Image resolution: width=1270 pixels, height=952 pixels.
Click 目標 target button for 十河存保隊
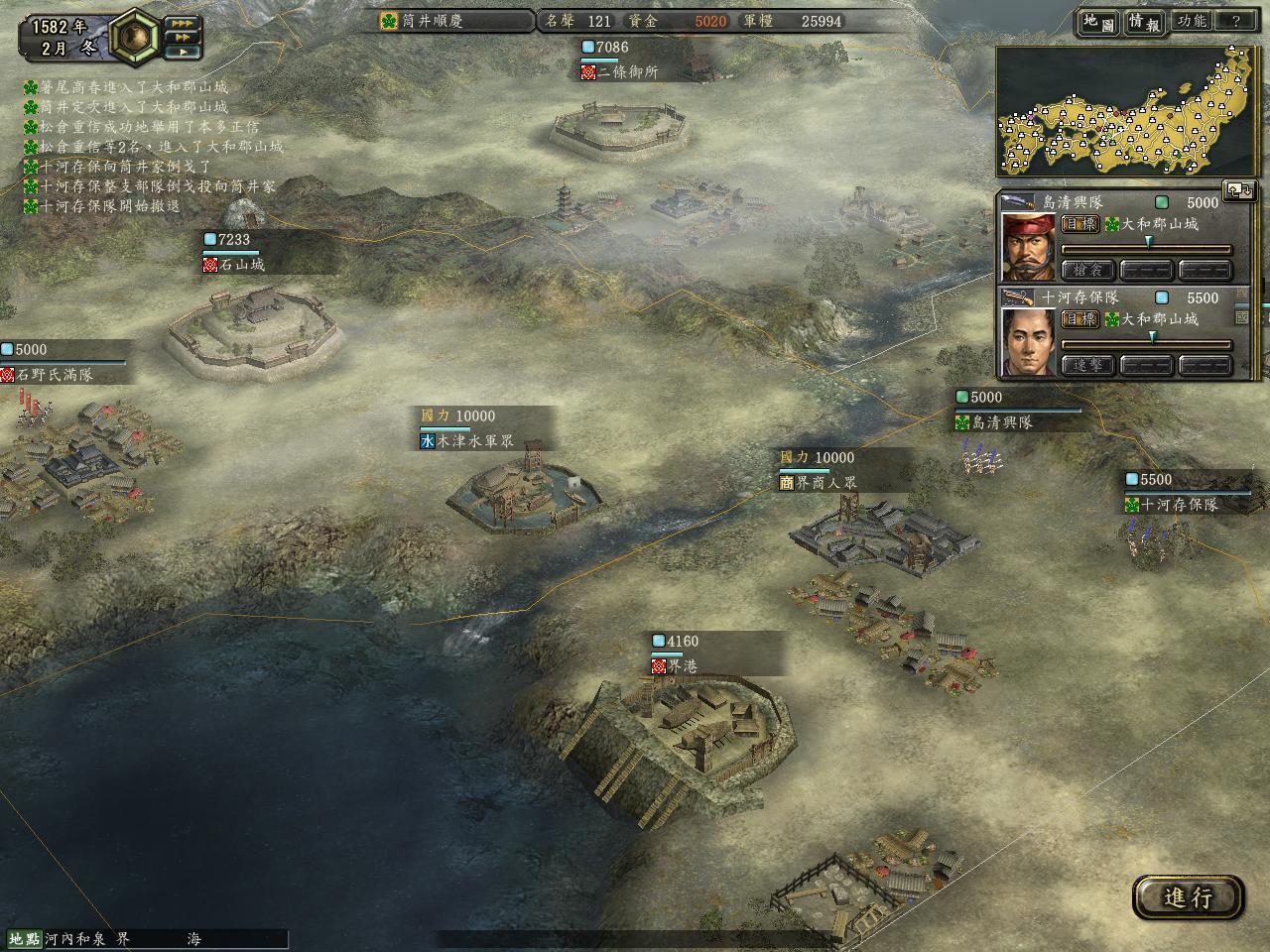tap(1079, 319)
